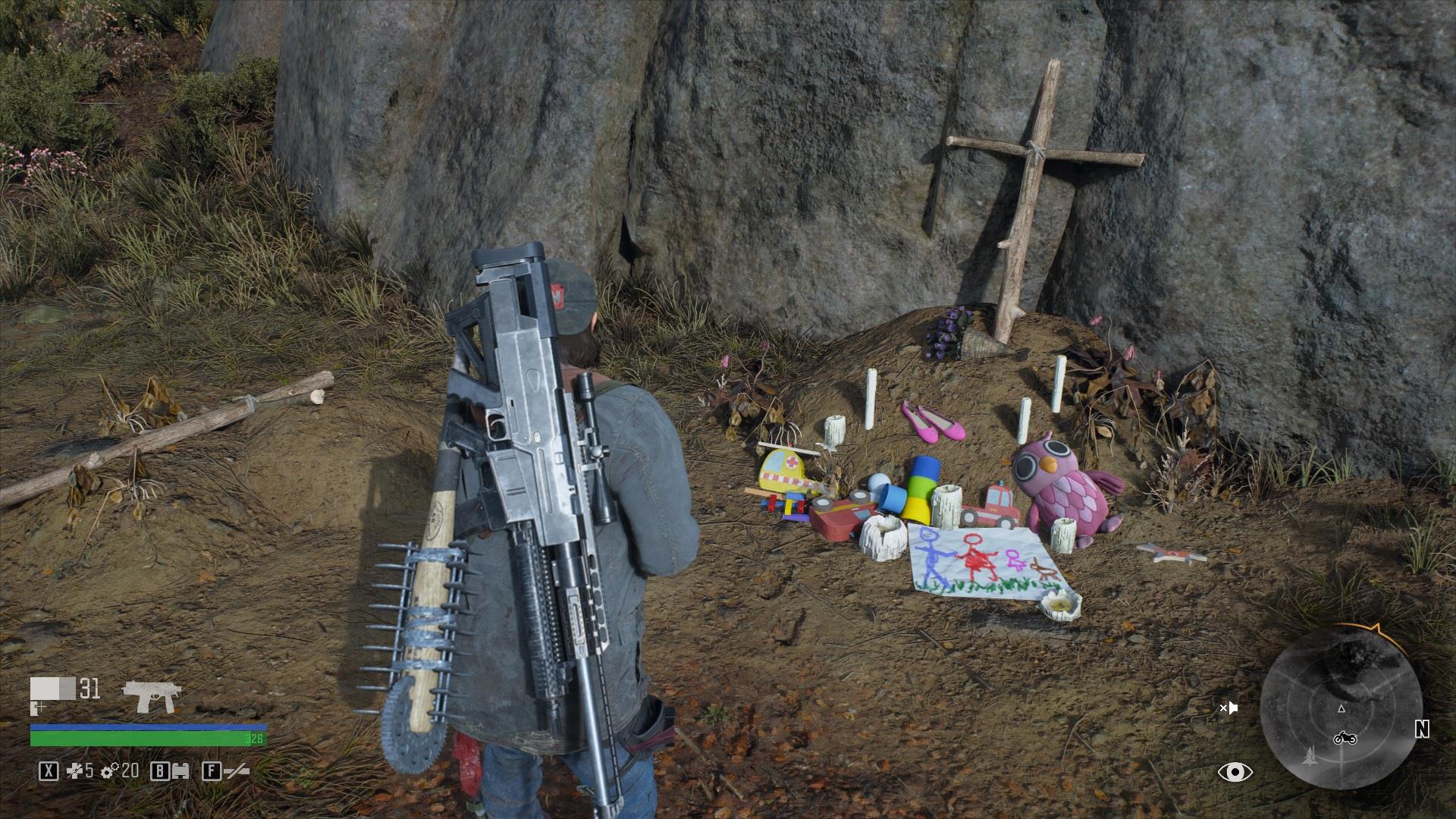Click the motorcycle marker on the minimap
1456x819 pixels.
tap(1345, 738)
